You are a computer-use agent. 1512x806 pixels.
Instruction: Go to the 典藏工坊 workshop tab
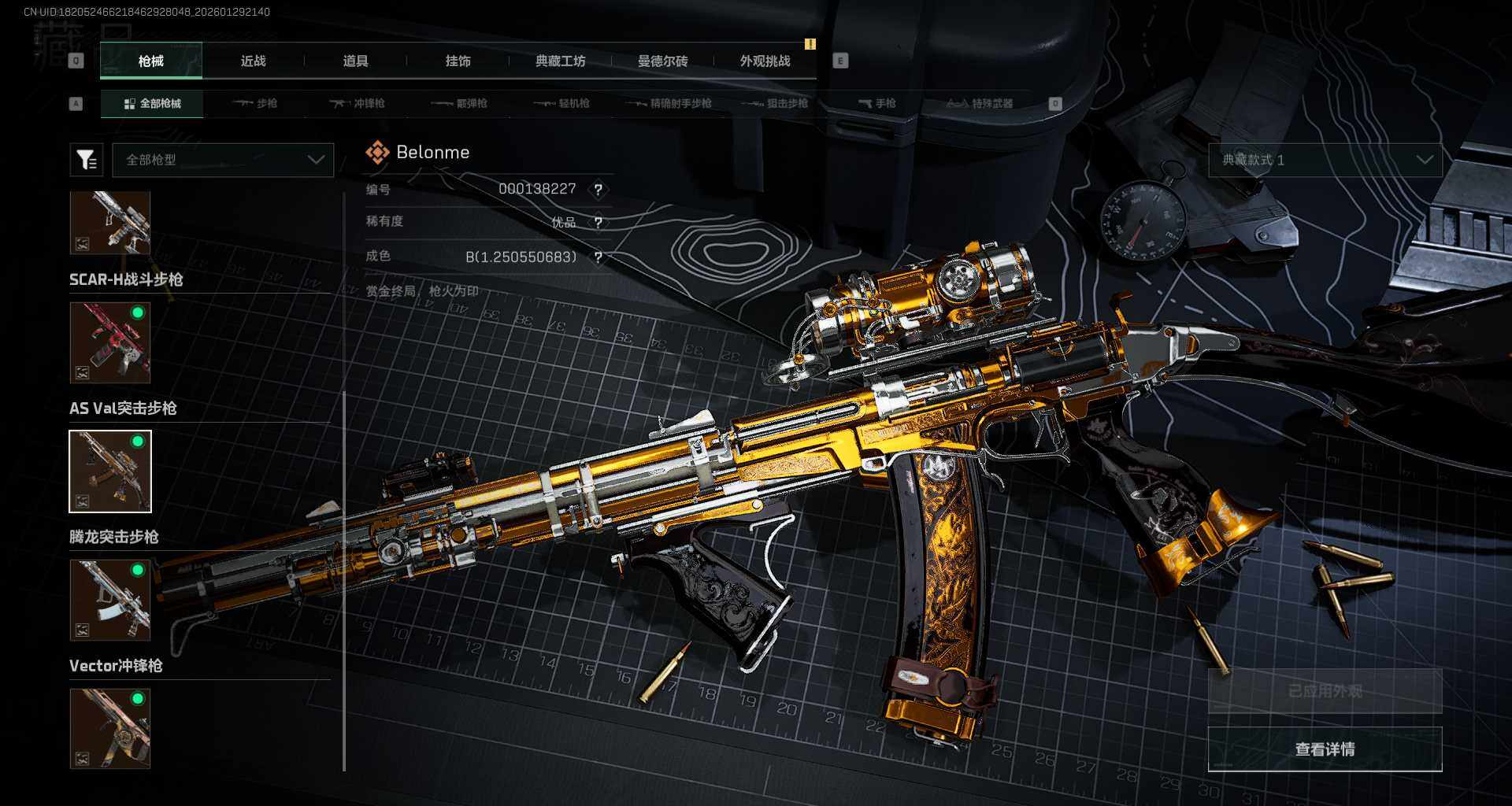click(560, 61)
